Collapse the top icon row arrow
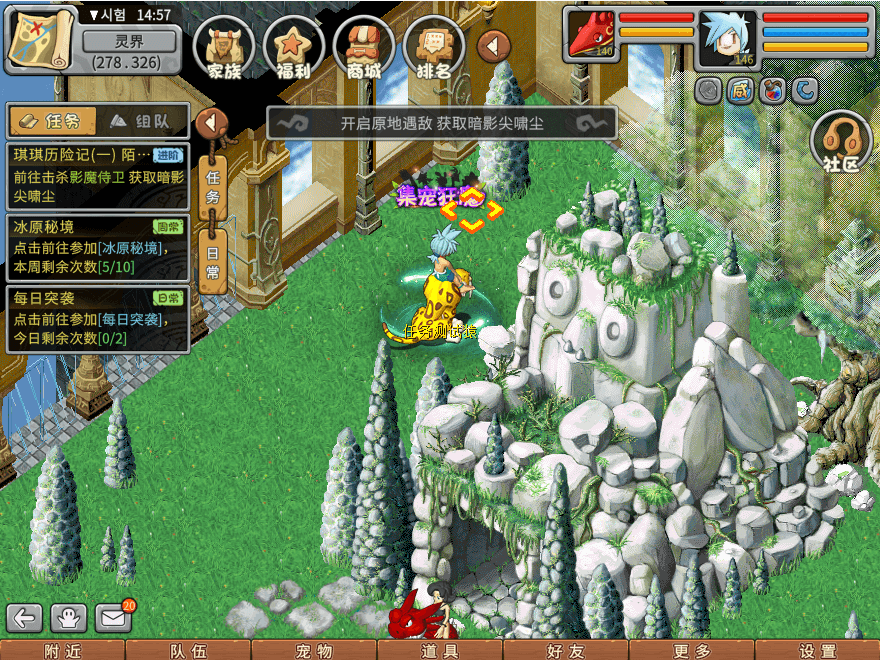 pyautogui.click(x=493, y=45)
